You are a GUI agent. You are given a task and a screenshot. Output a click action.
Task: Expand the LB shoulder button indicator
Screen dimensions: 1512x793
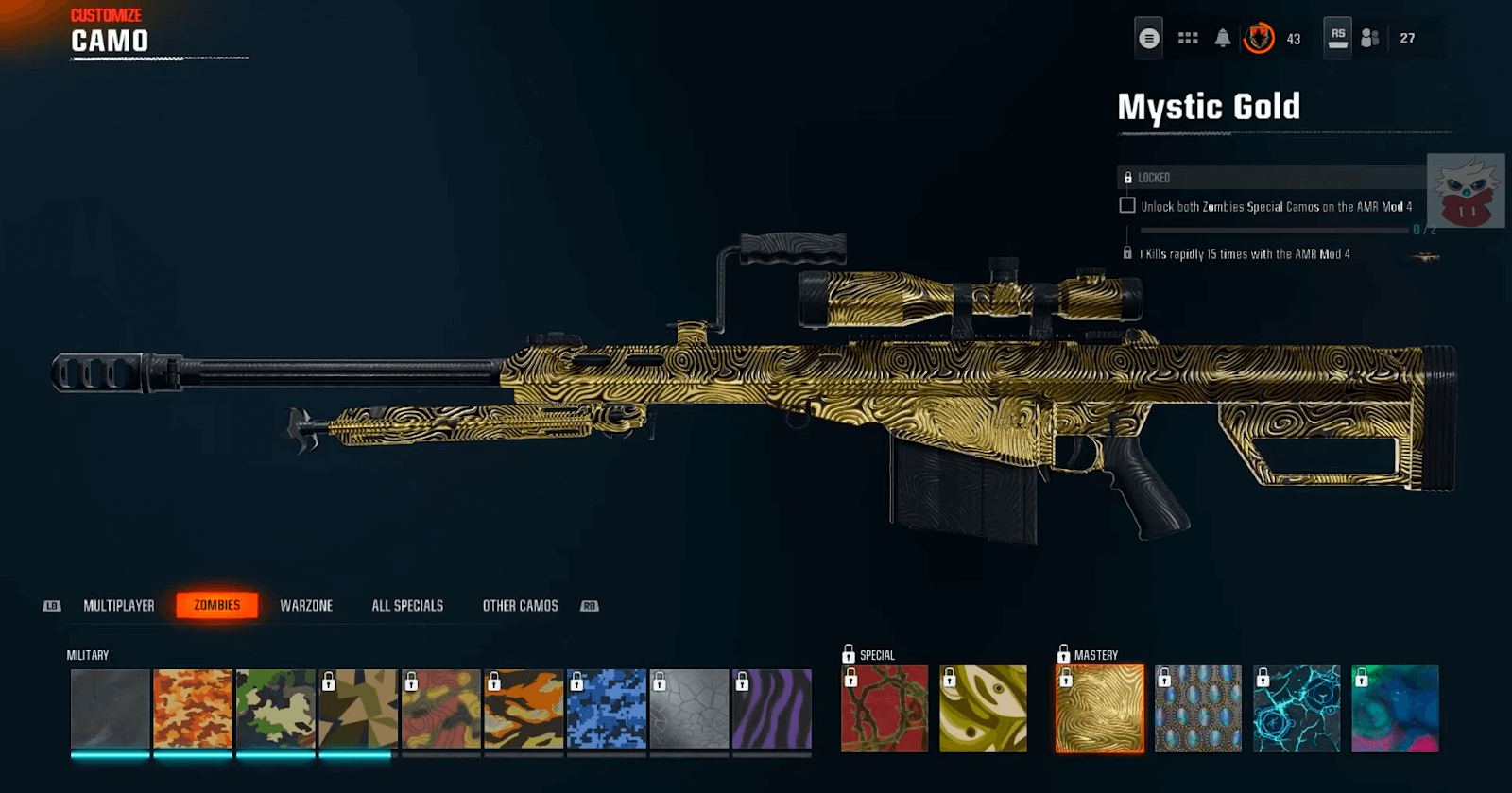[x=52, y=605]
